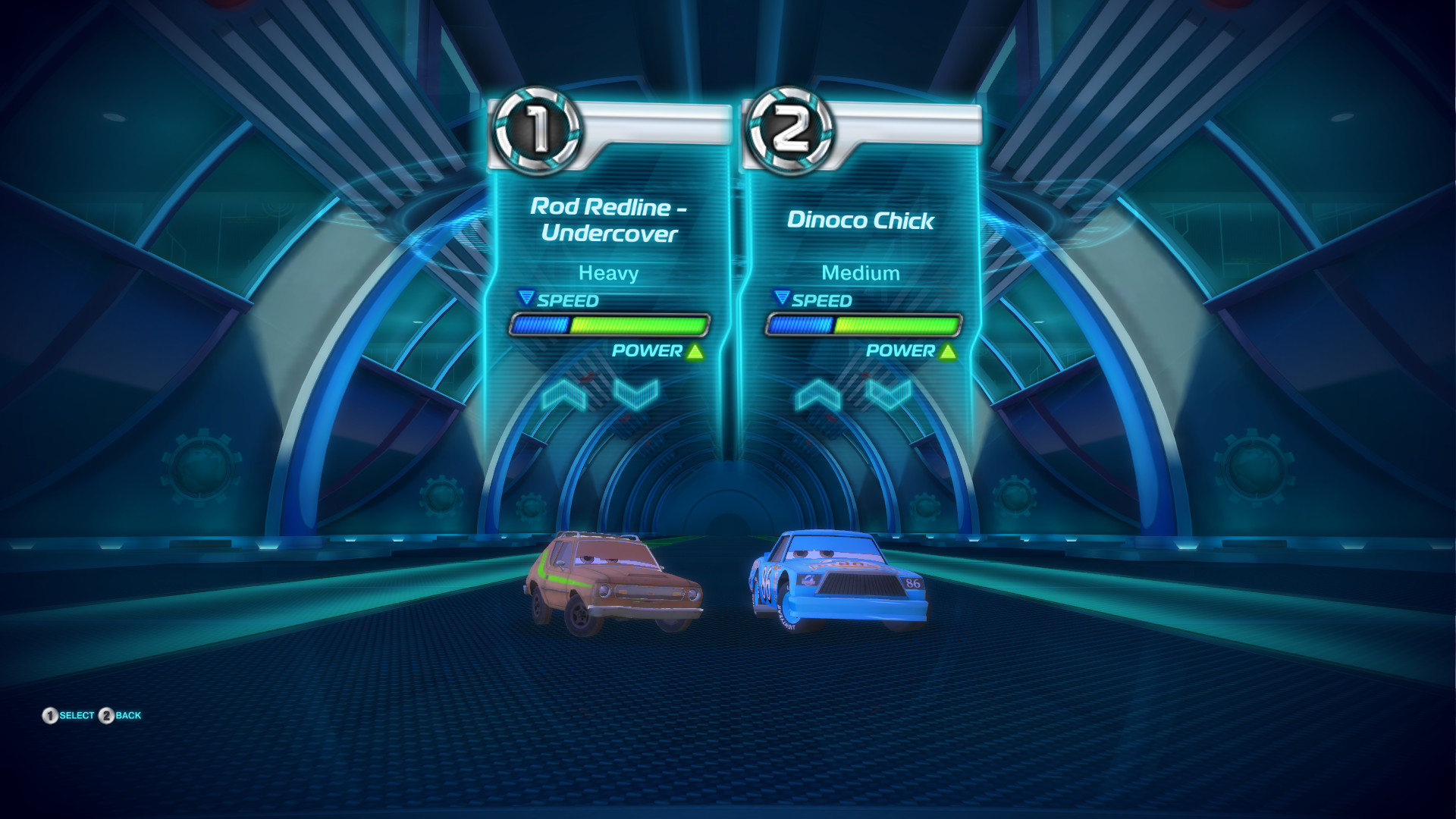This screenshot has width=1456, height=819.
Task: Select the green POWER triangle on Rod Redline's card
Action: pyautogui.click(x=695, y=350)
